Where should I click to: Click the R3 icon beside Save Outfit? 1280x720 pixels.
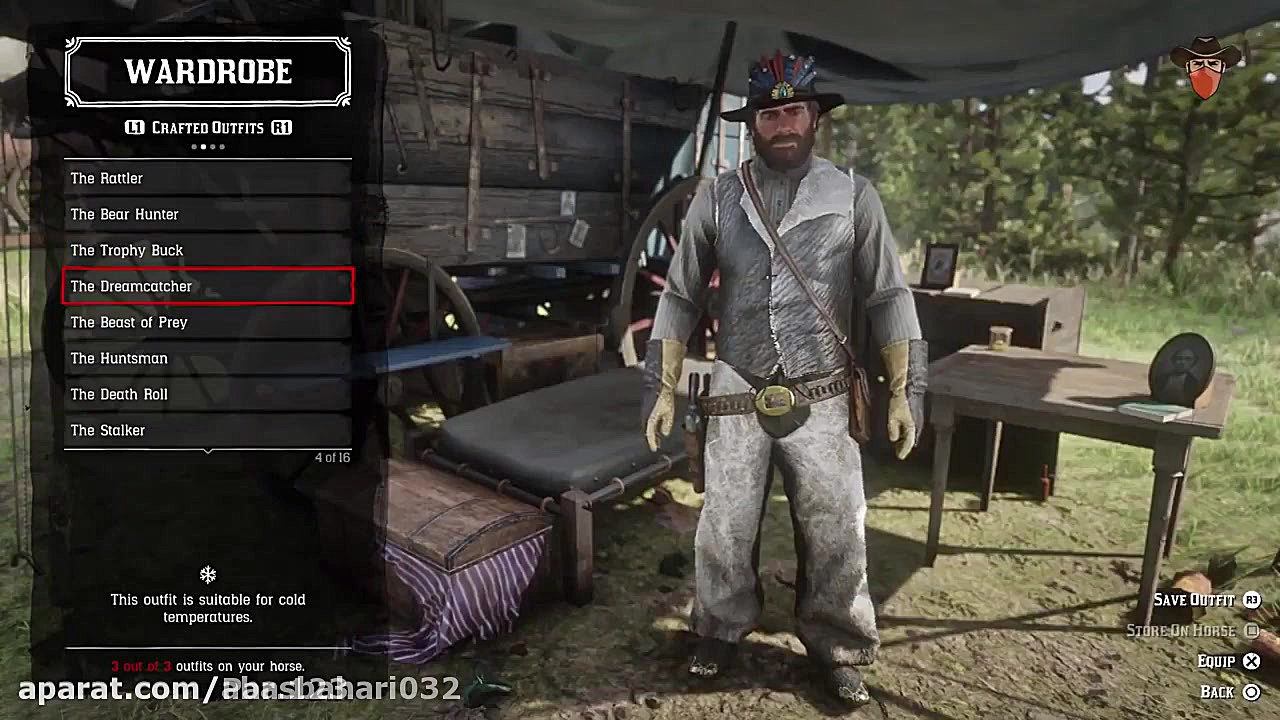pos(1252,600)
